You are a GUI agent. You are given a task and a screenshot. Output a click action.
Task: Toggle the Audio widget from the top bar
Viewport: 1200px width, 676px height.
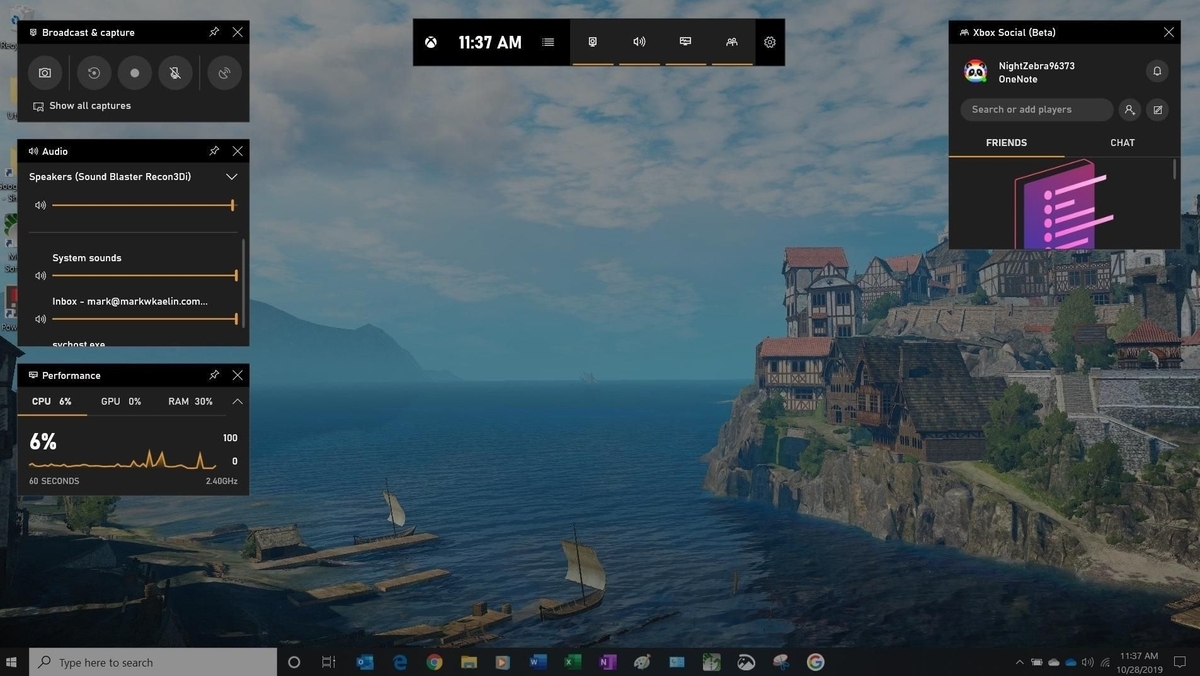click(639, 42)
